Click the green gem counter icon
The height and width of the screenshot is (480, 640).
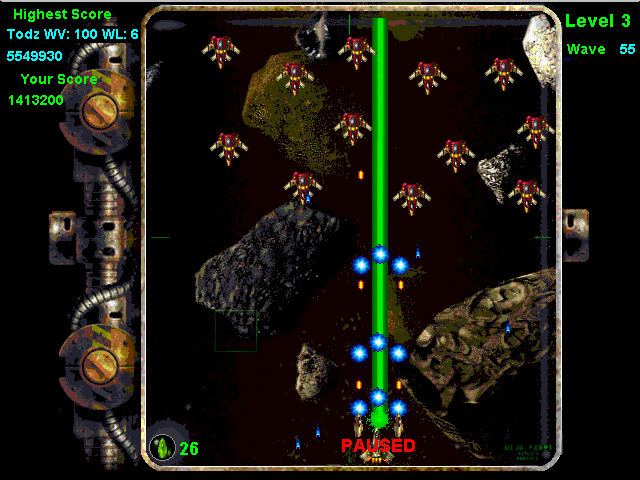pos(162,446)
